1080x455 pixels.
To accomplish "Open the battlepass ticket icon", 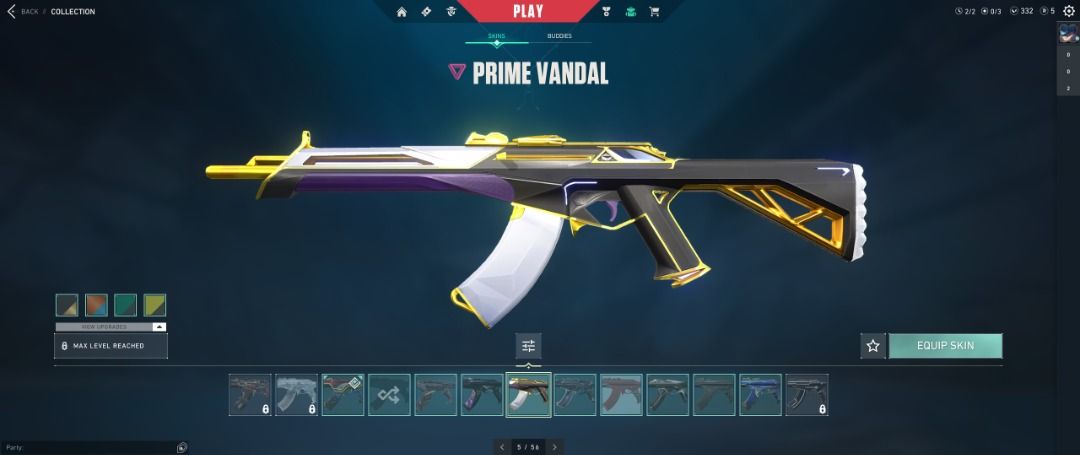I will coord(426,12).
